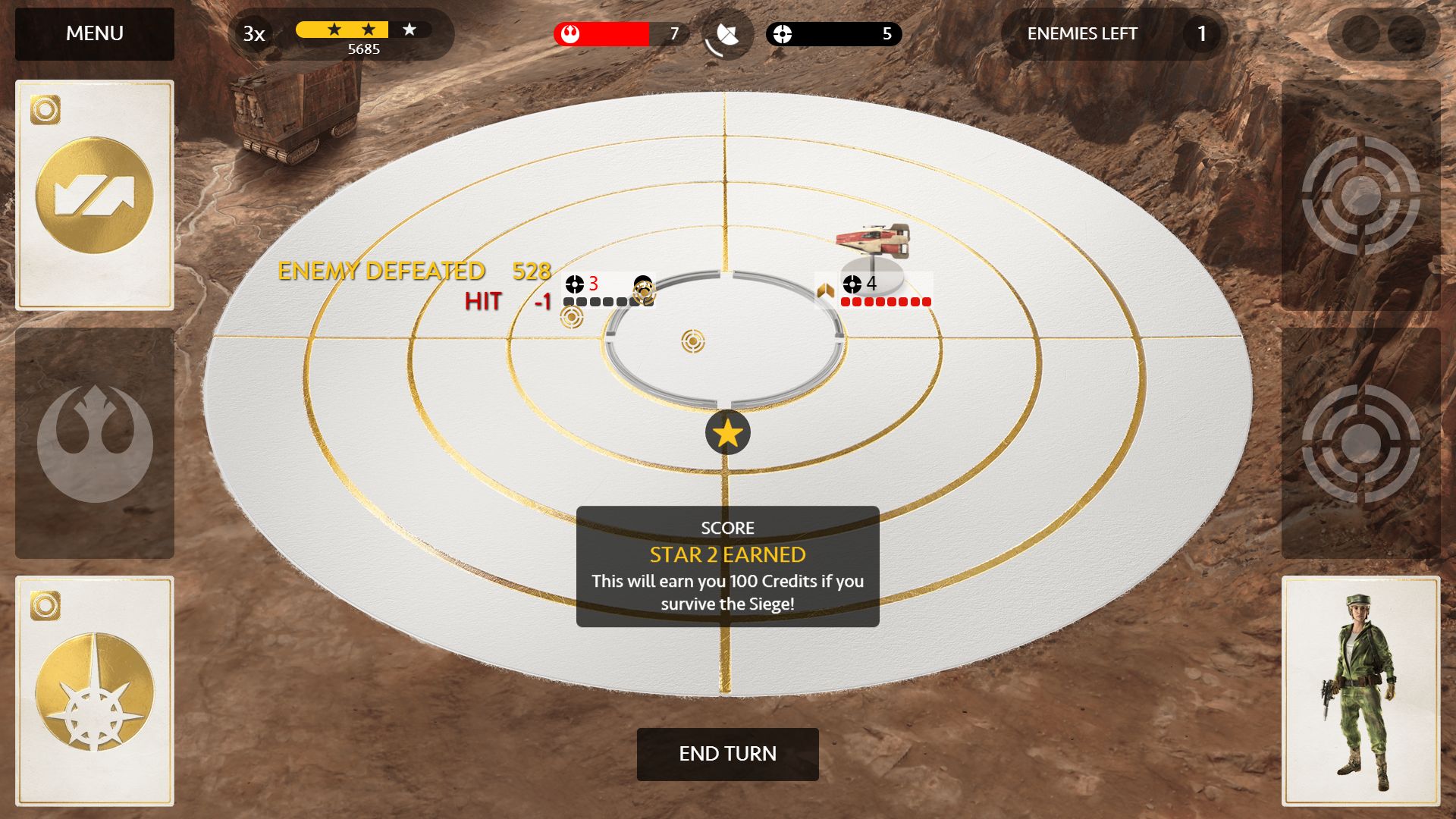Screen dimensions: 1456x819
Task: Pick the Rebel Alliance emblem card
Action: pos(95,443)
